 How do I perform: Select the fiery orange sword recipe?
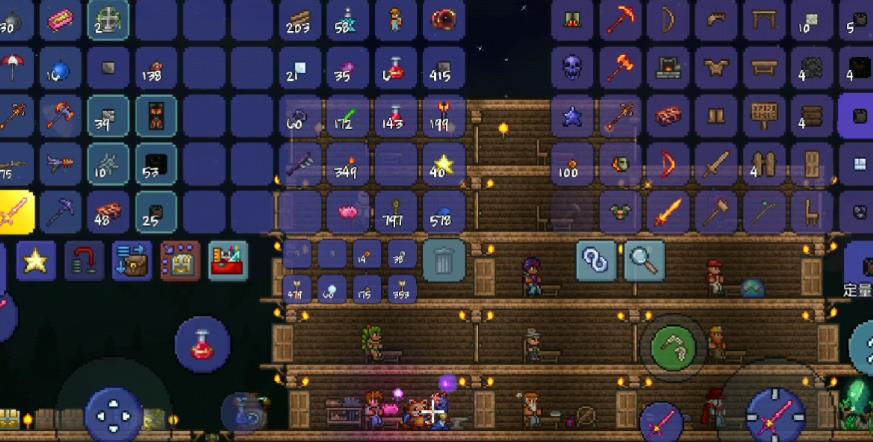668,211
